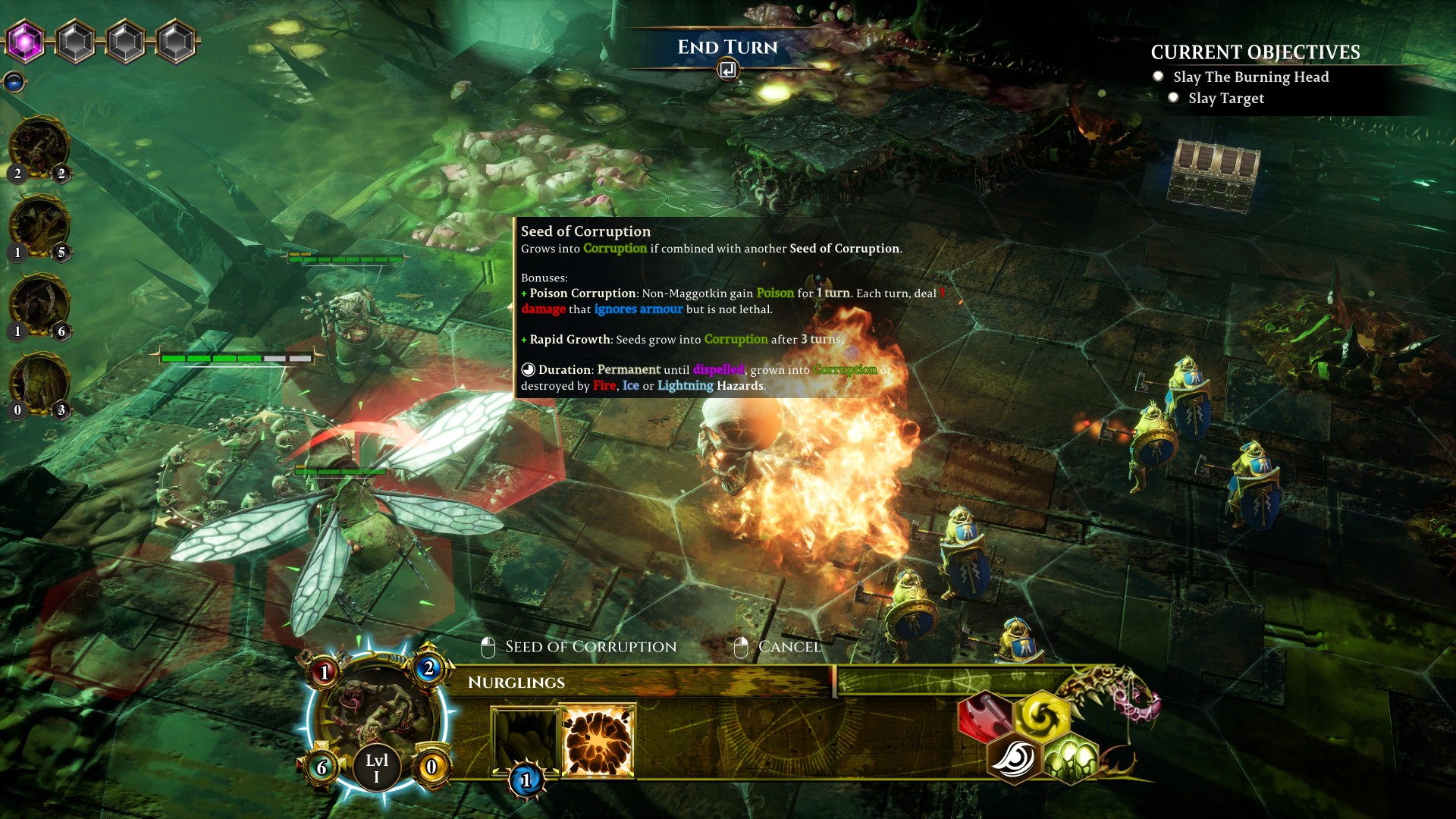Screen dimensions: 1456x819
Task: Activate the explosion burst ability
Action: pos(598,741)
